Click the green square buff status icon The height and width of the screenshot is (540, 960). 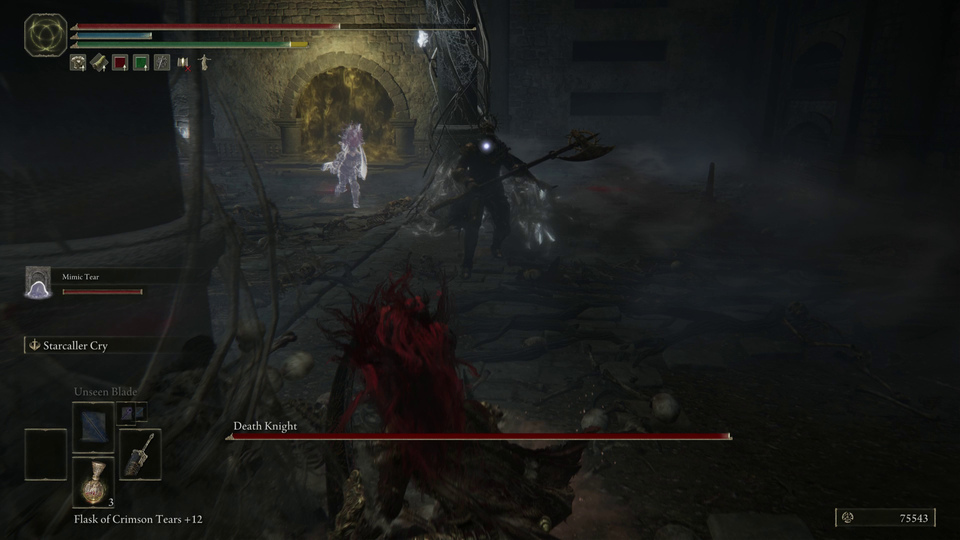(141, 63)
